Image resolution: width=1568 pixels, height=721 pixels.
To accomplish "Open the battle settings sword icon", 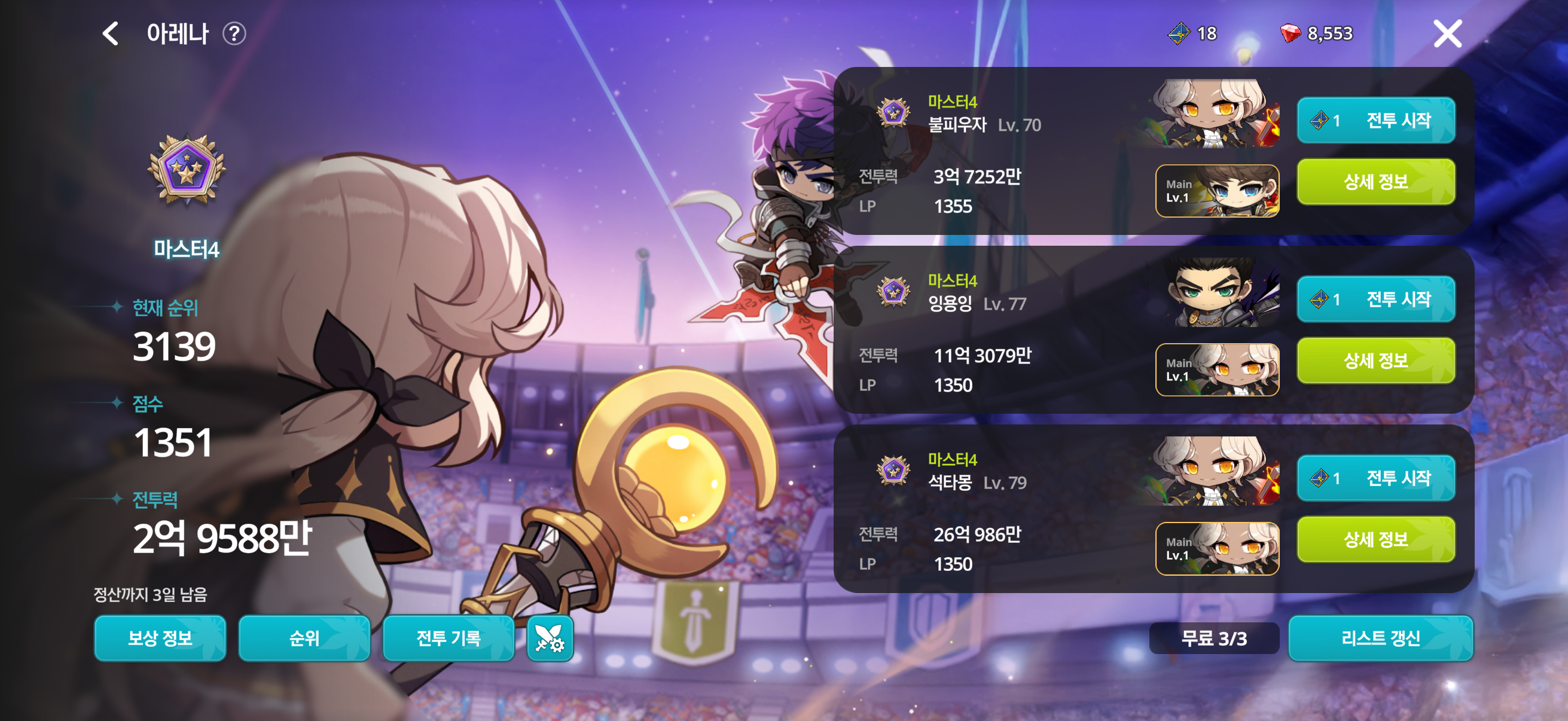I will [x=550, y=638].
